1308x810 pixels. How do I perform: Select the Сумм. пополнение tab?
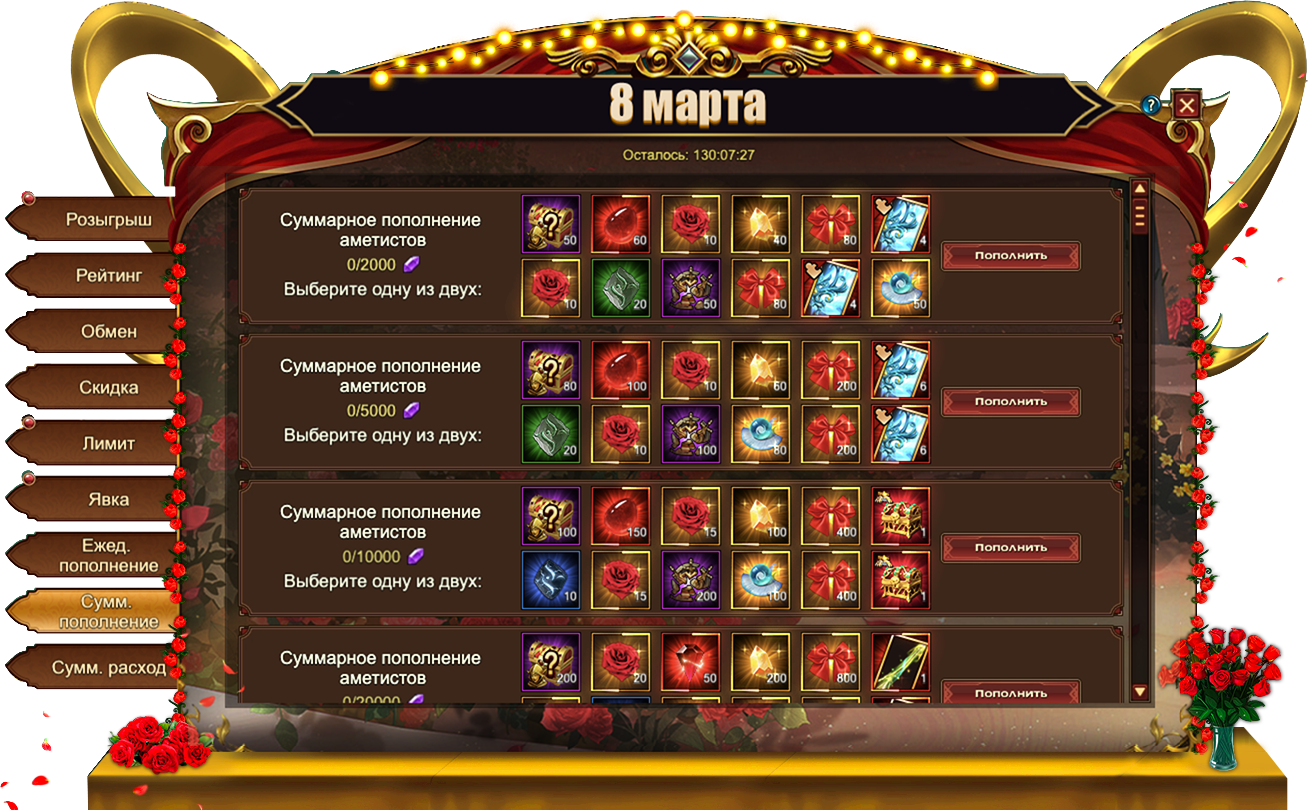pyautogui.click(x=108, y=611)
